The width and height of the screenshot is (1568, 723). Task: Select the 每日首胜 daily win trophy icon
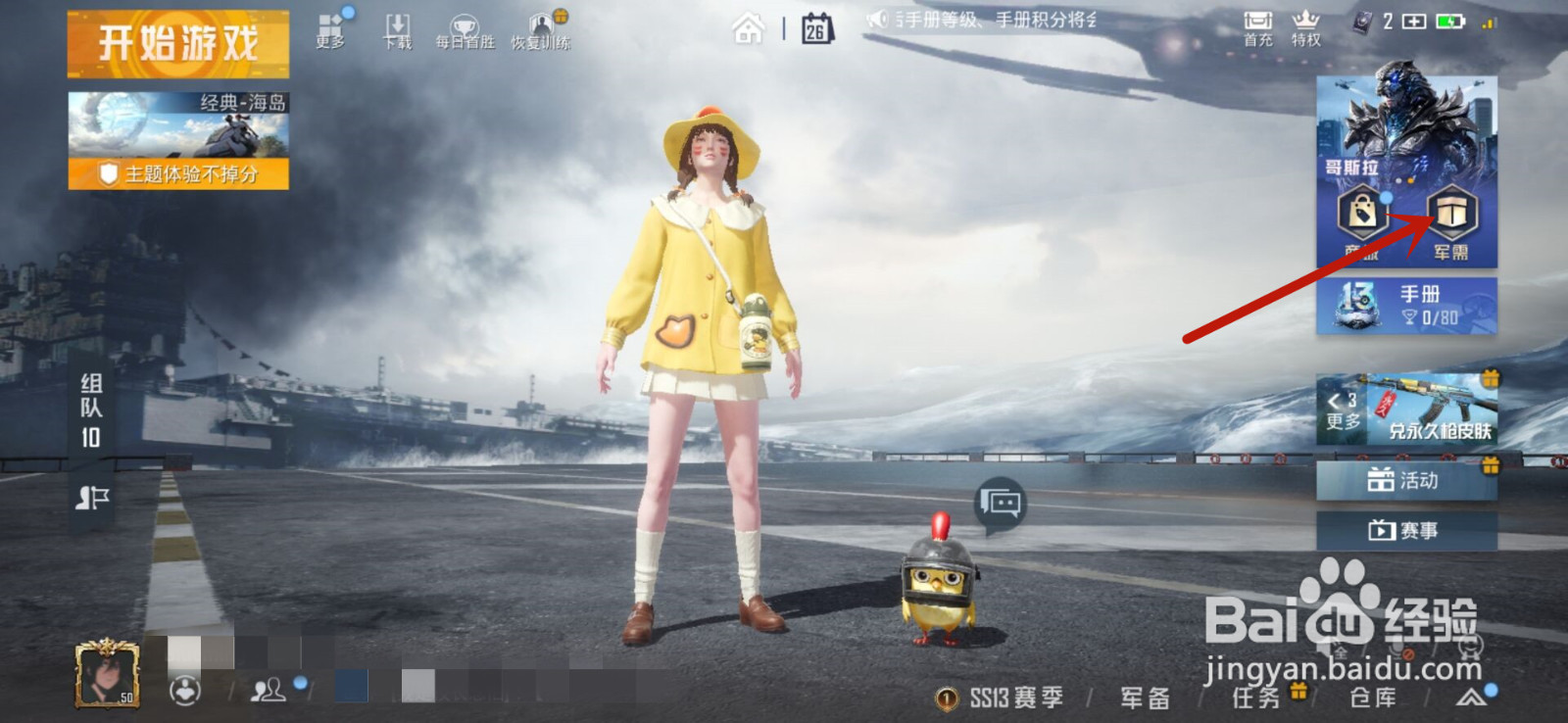point(464,26)
